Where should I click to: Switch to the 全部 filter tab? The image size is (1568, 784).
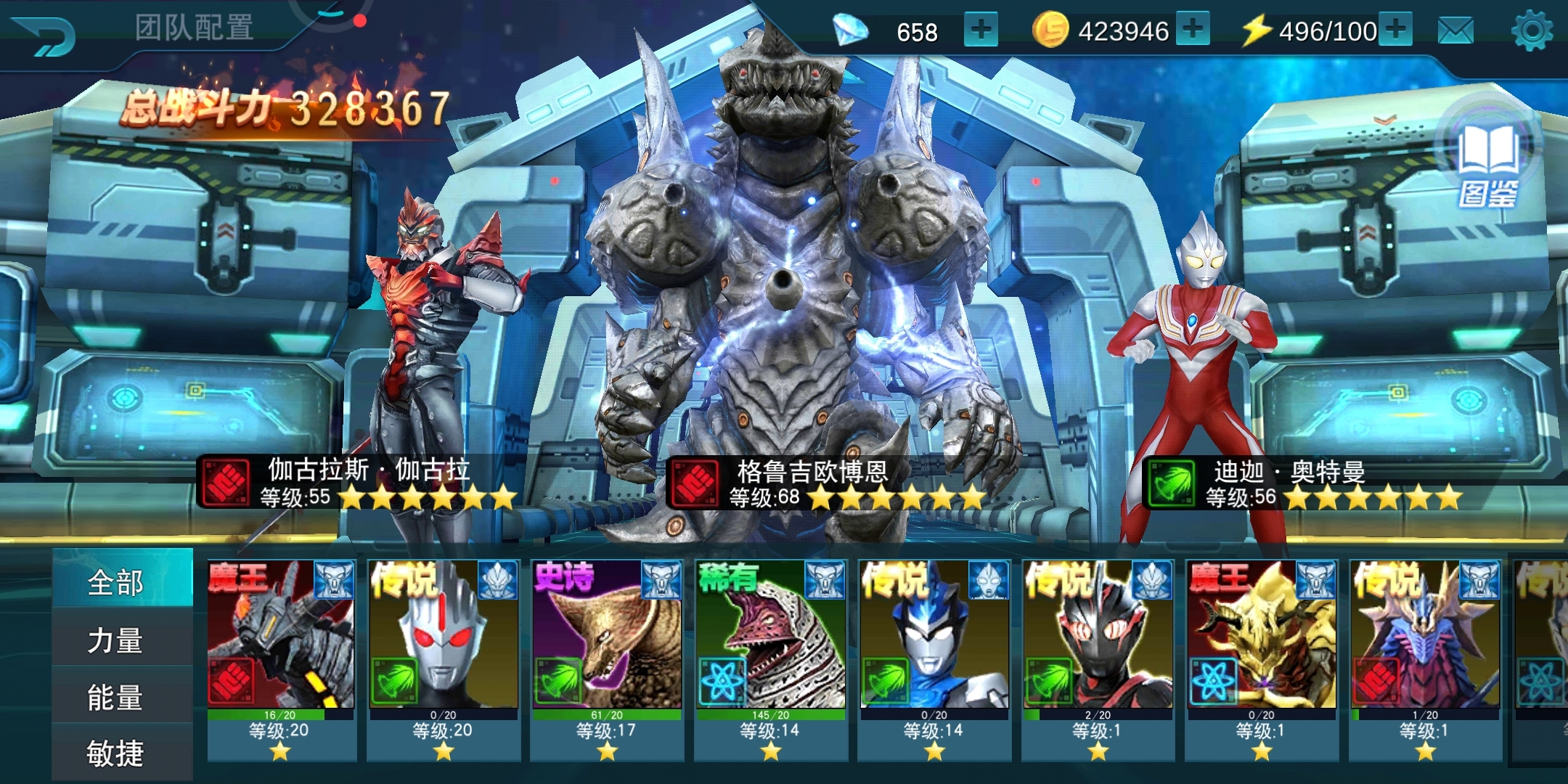(116, 581)
